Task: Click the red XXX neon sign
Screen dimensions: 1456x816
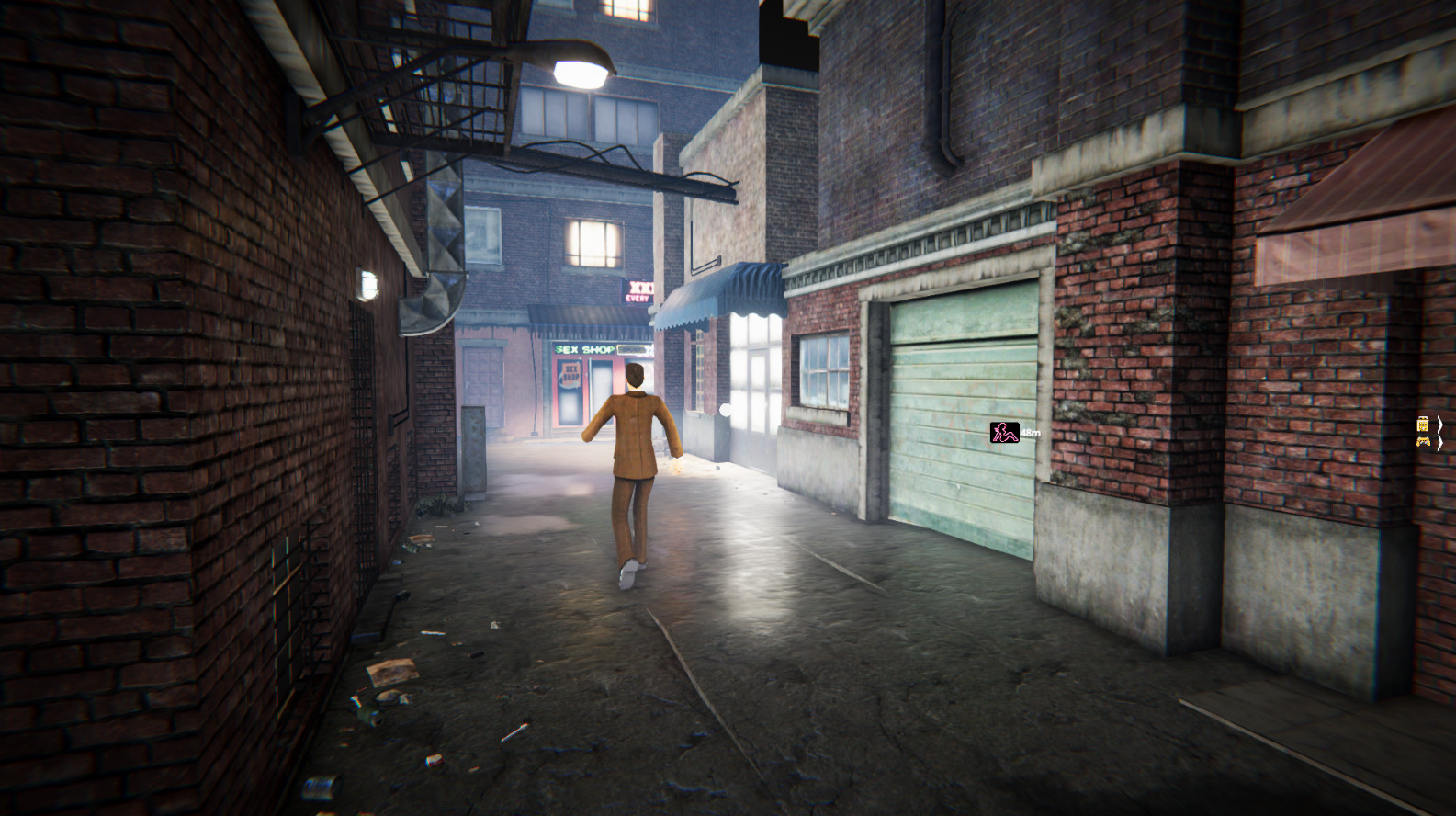Action: click(641, 290)
